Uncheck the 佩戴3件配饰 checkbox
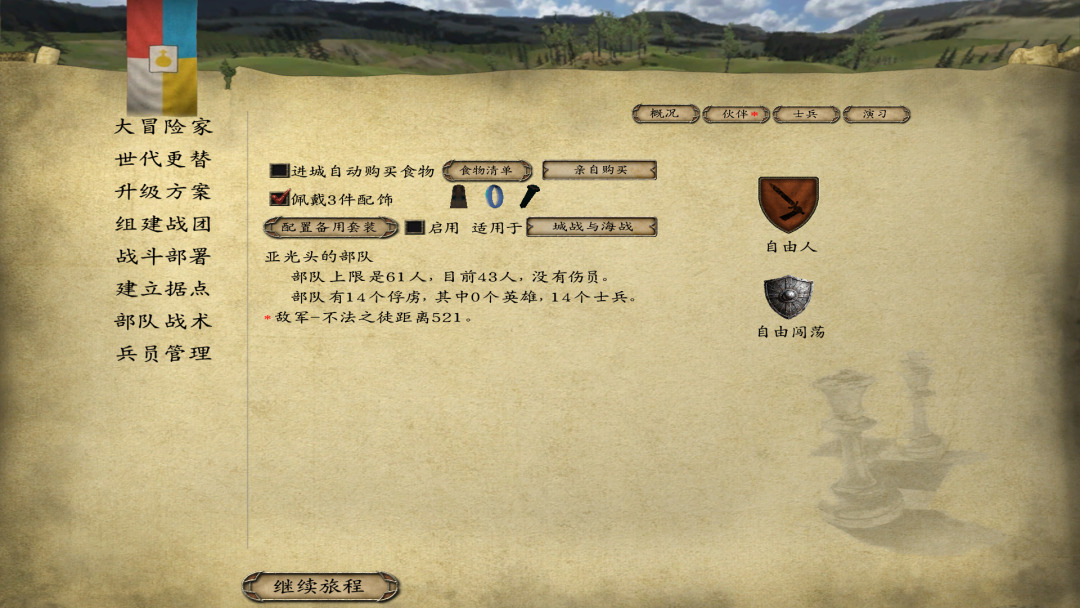Viewport: 1080px width, 608px height. coord(279,199)
